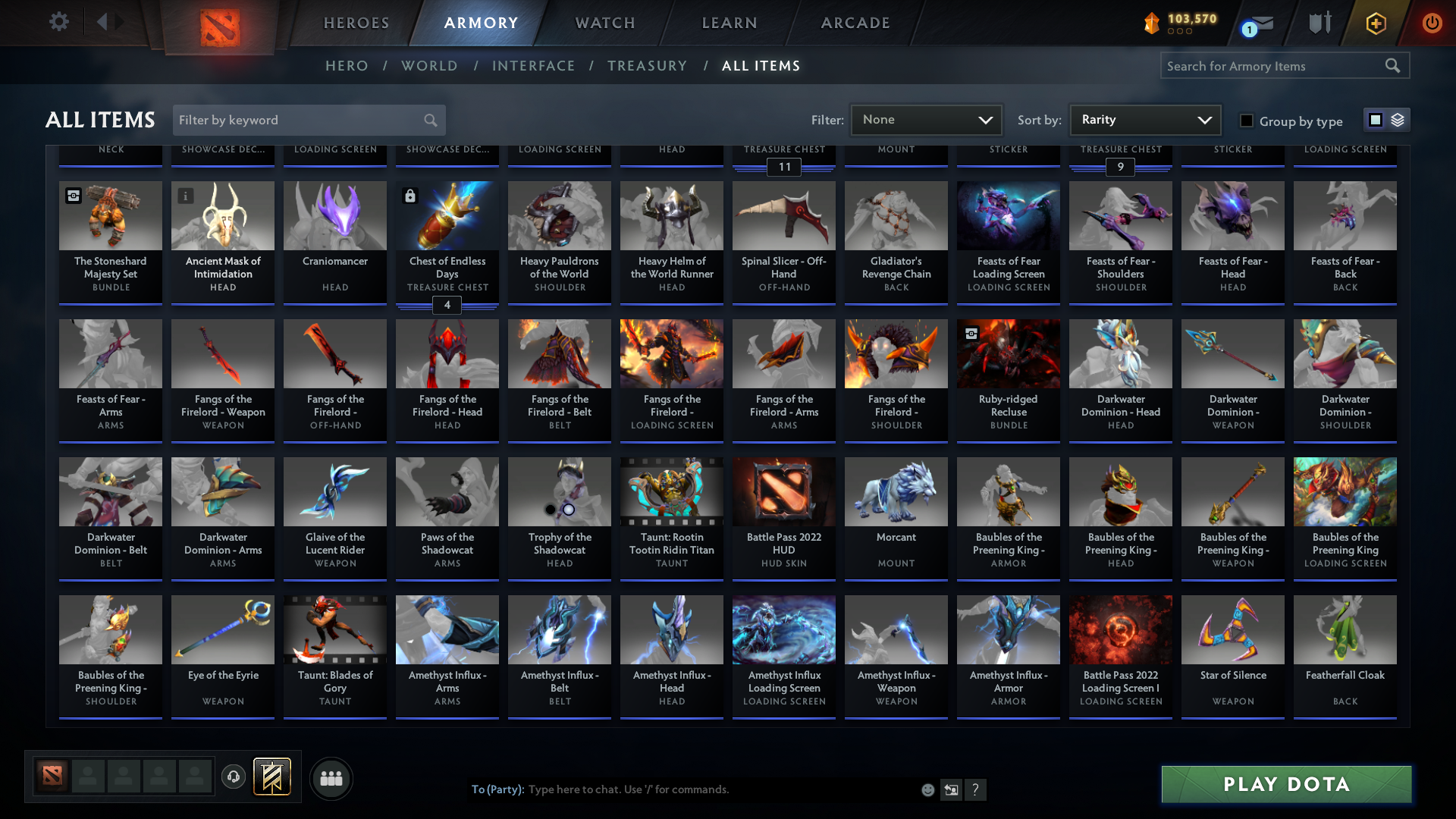Open the armory shield-and-sword icon
The width and height of the screenshot is (1456, 819).
[1319, 23]
